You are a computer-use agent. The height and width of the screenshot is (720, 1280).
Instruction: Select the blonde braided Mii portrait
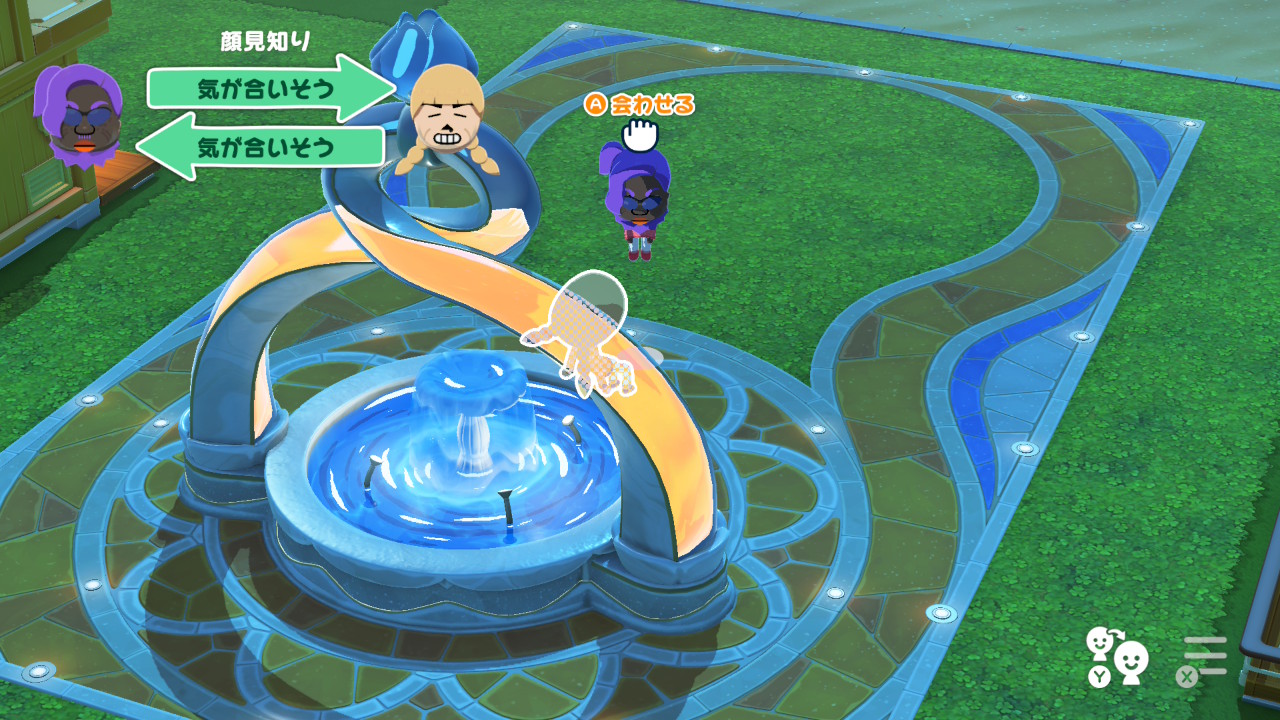447,118
